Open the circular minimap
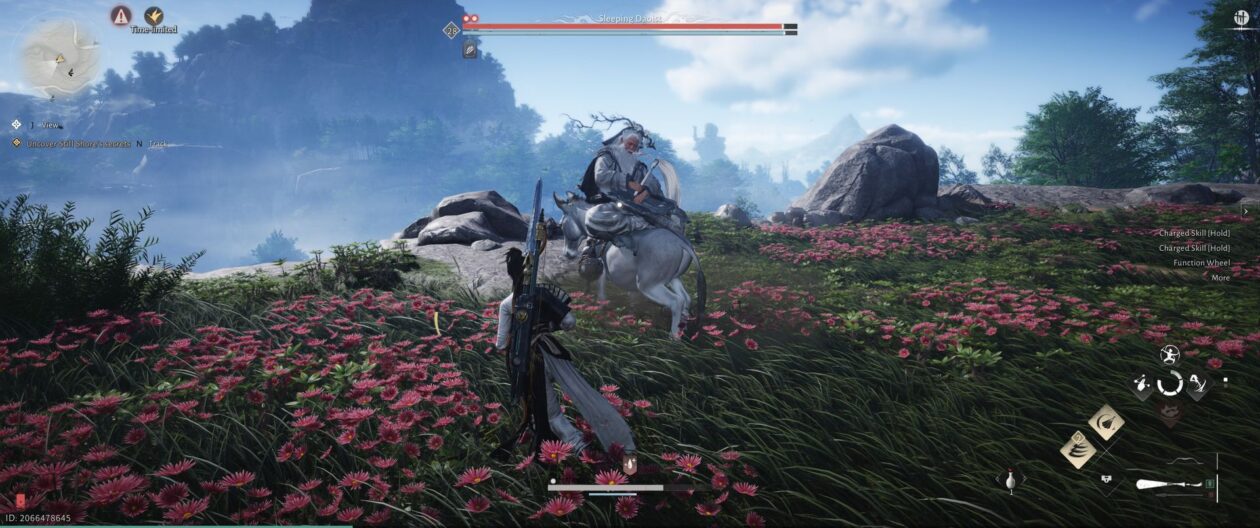1260x528 pixels. (61, 57)
